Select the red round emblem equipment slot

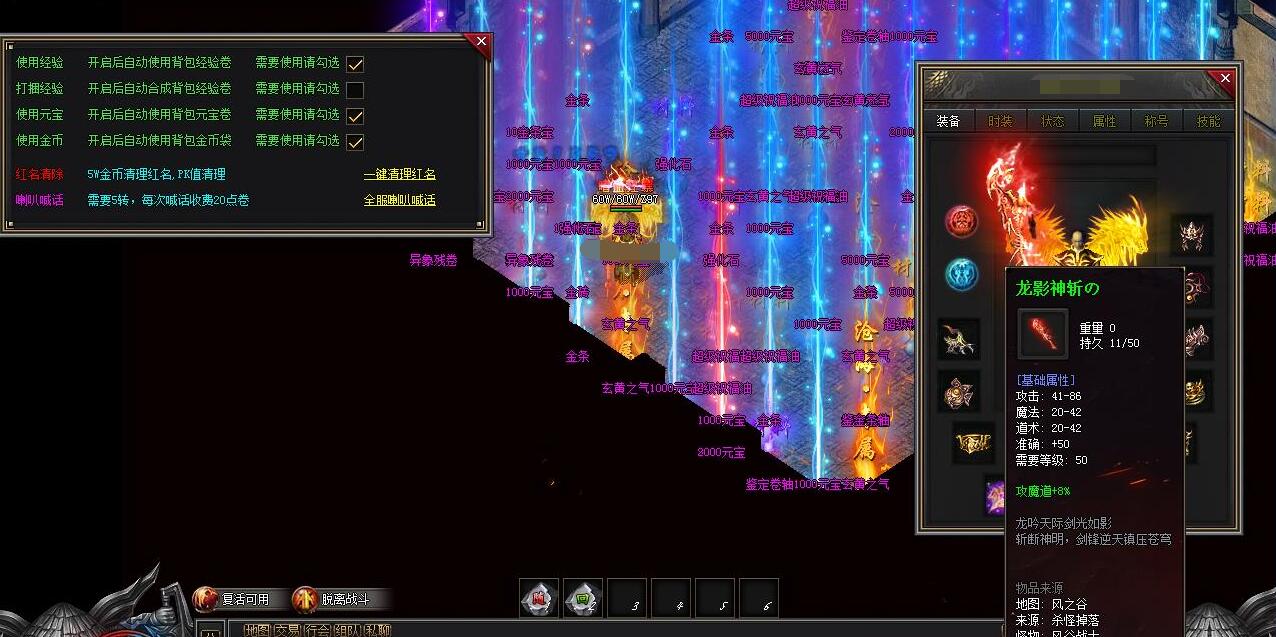(962, 221)
